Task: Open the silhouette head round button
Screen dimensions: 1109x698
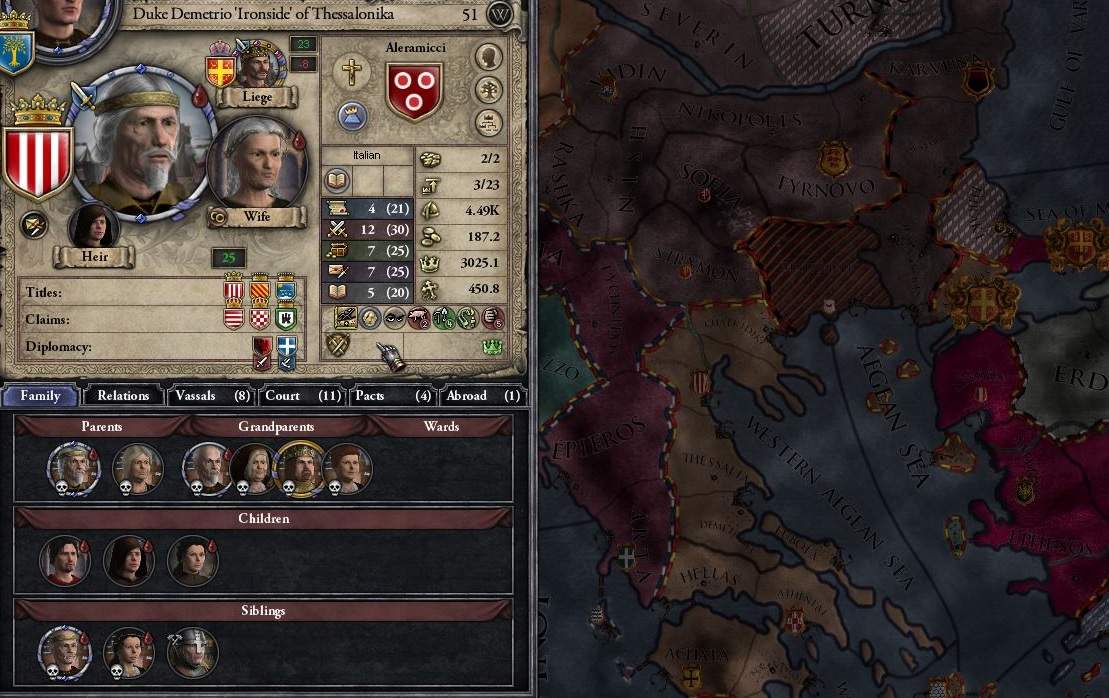Action: tap(488, 57)
